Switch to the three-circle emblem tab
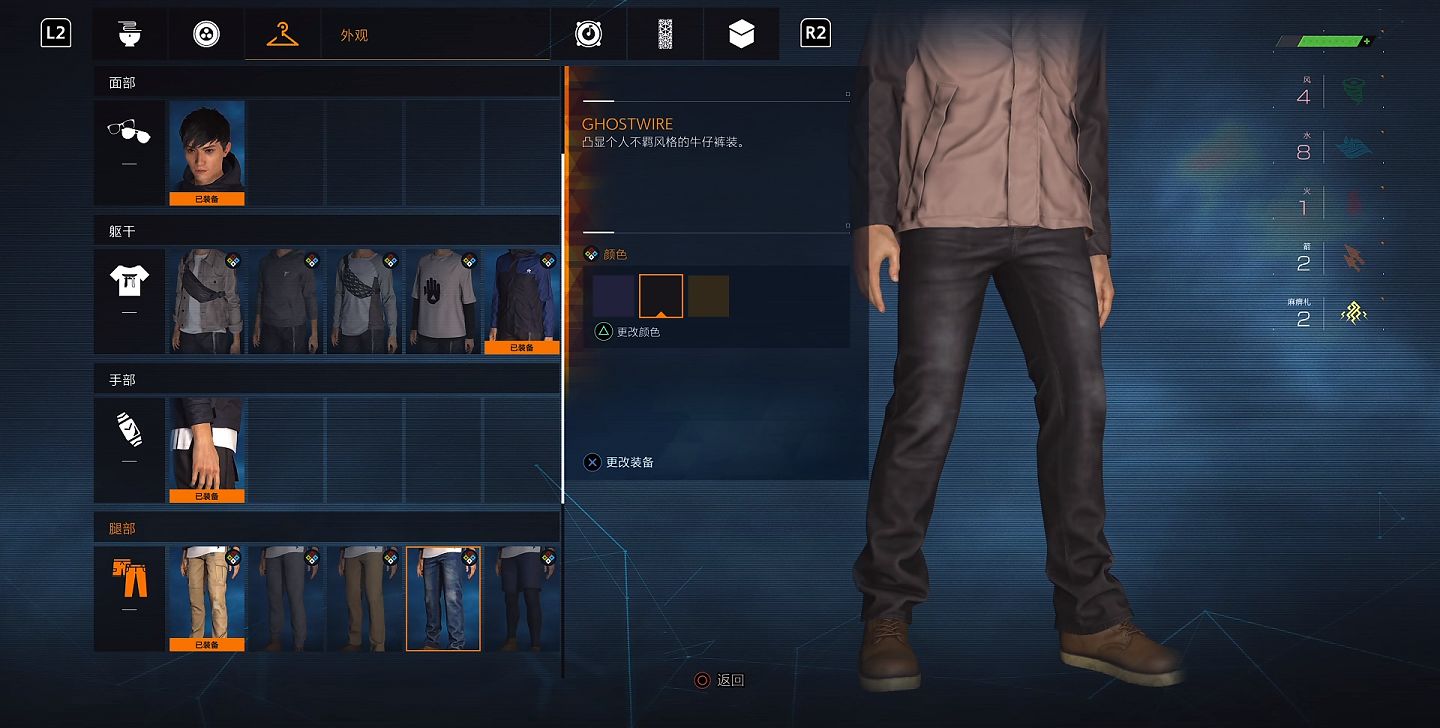The image size is (1440, 728). coord(207,34)
